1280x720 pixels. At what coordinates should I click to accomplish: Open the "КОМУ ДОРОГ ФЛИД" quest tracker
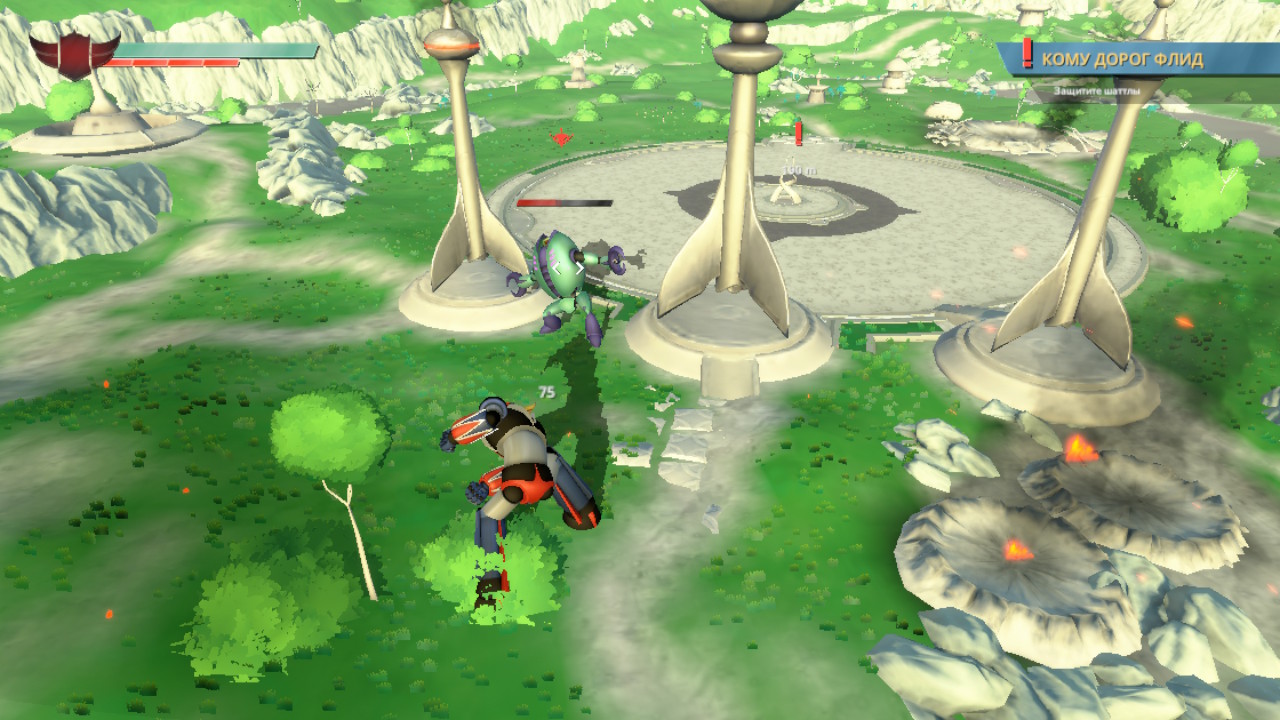tap(1122, 59)
